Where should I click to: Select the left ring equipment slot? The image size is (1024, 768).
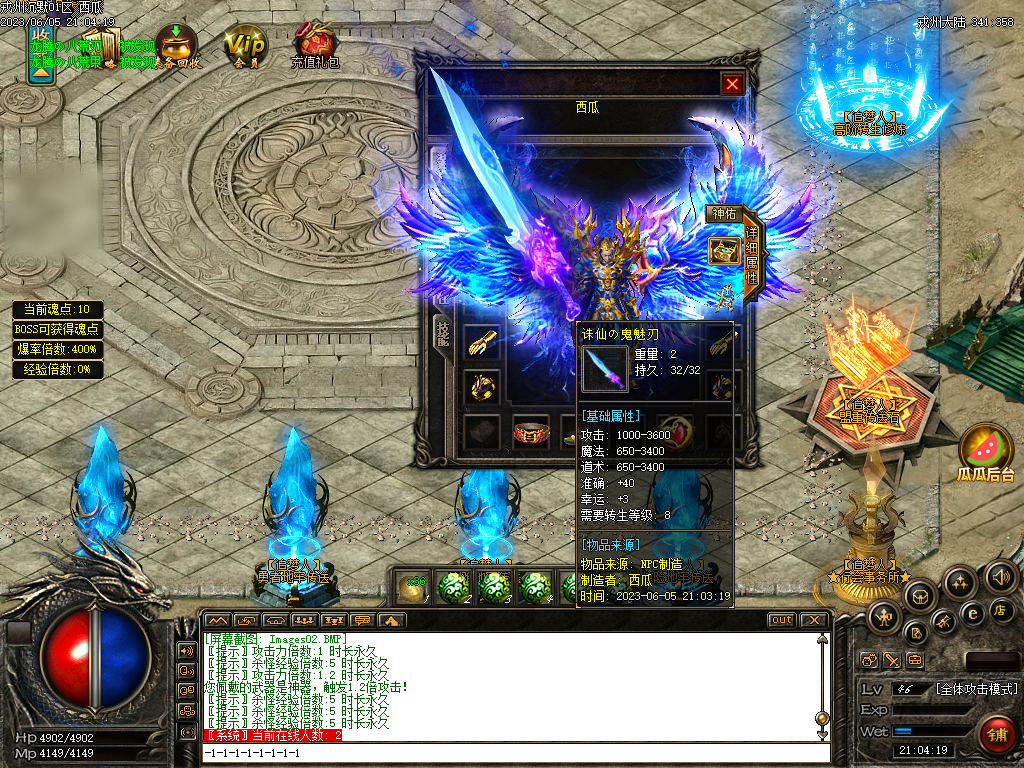pos(481,387)
